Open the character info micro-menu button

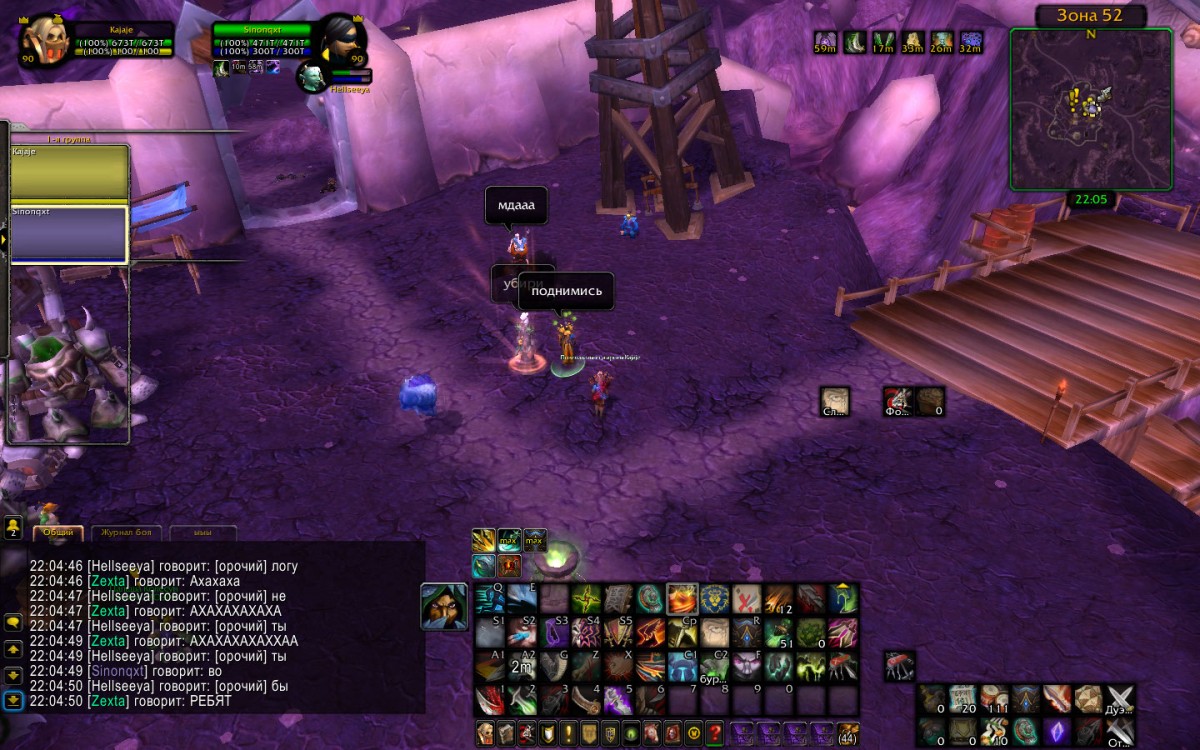click(x=485, y=732)
